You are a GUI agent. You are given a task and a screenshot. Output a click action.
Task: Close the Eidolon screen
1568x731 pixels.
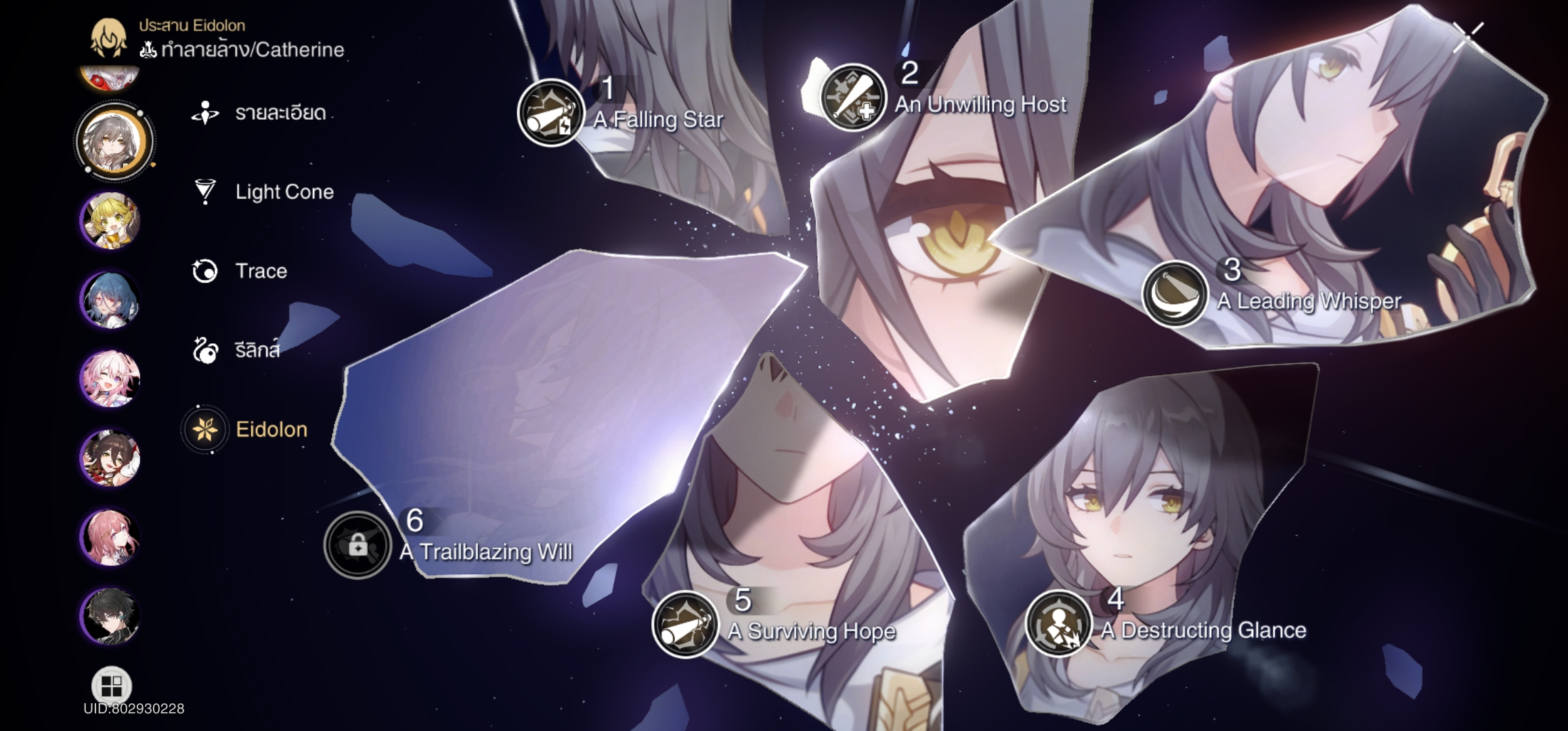[1466, 35]
